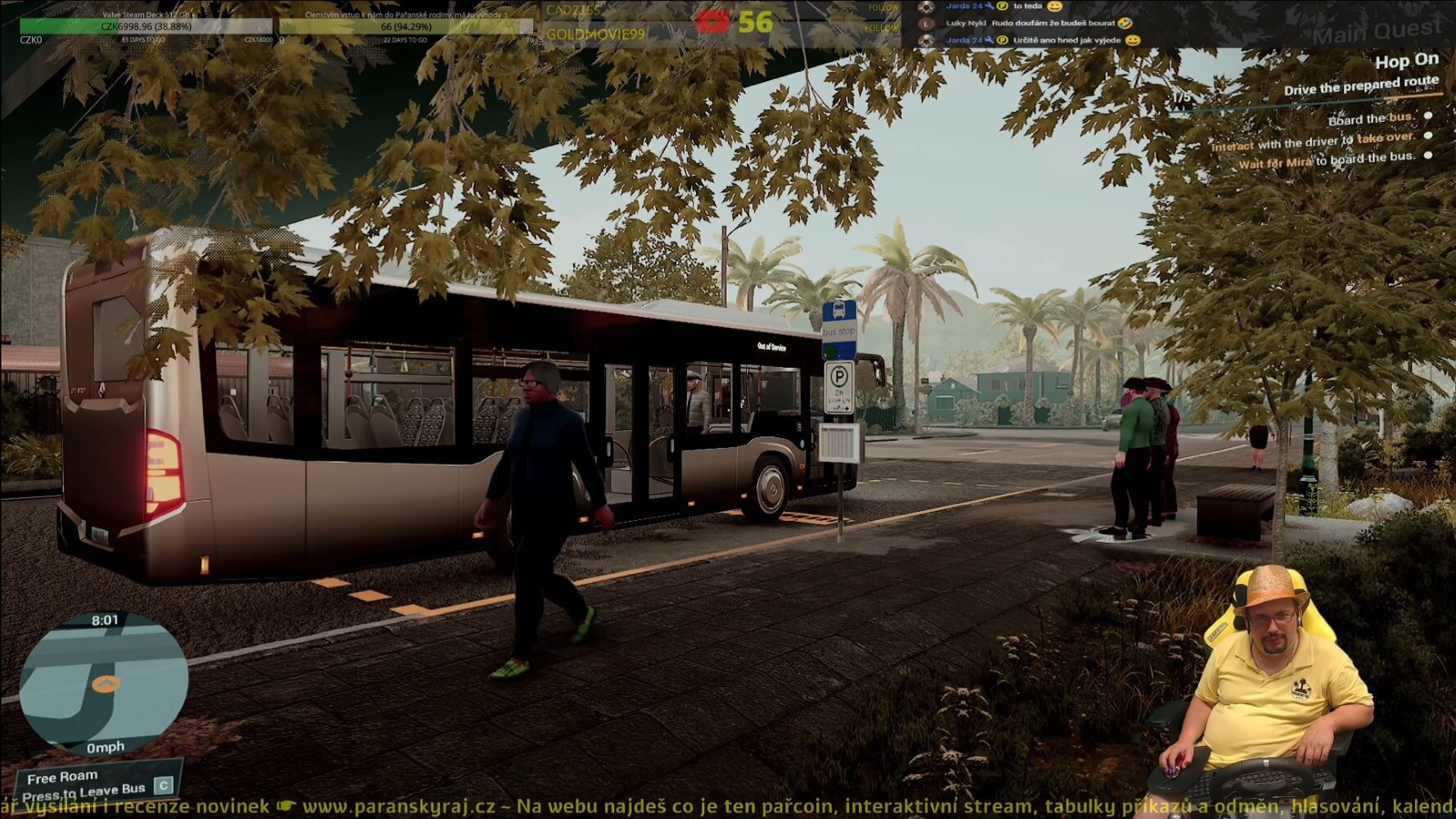Click Jarda 24's soccer ball avatar icon
1456x819 pixels.
click(926, 8)
